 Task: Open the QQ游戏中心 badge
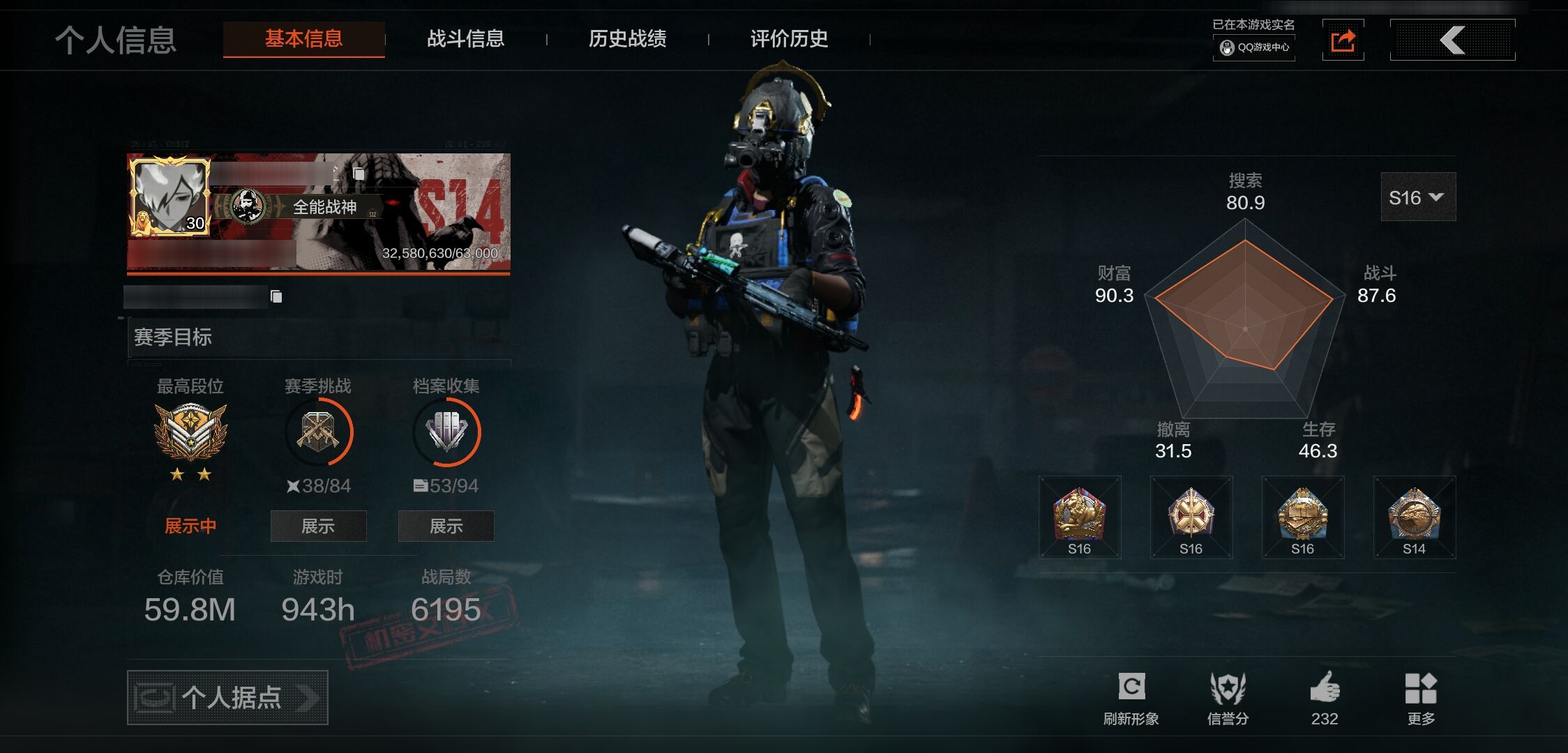1254,47
